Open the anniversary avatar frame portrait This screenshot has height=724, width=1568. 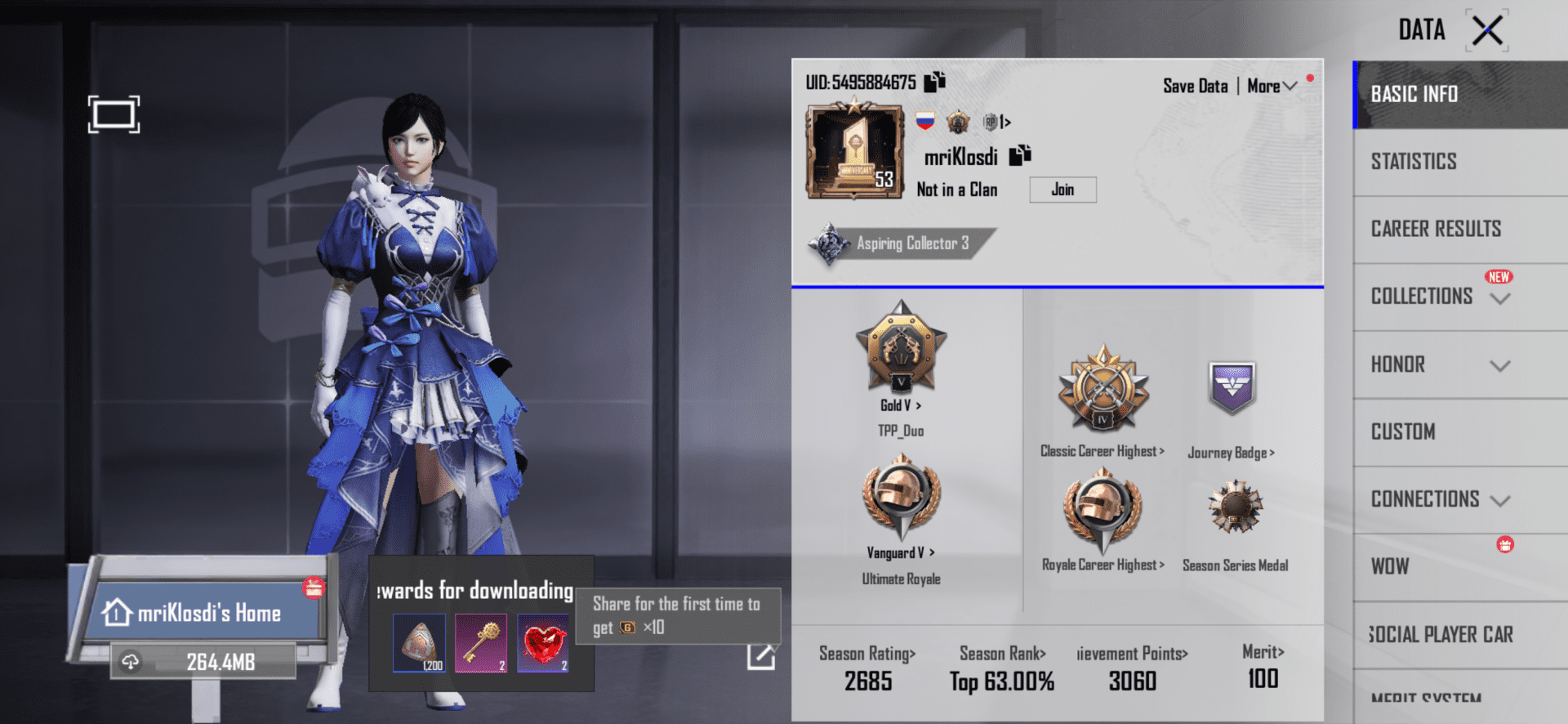853,151
